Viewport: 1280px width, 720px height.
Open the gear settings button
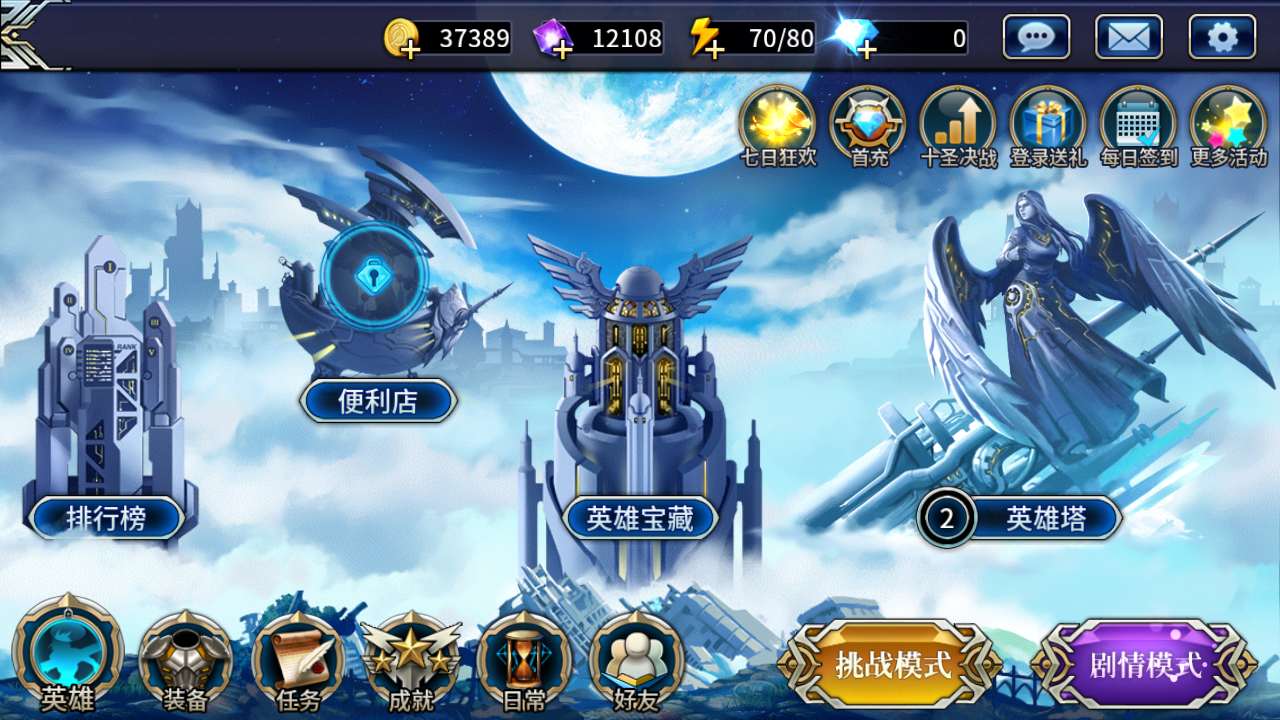click(x=1222, y=38)
